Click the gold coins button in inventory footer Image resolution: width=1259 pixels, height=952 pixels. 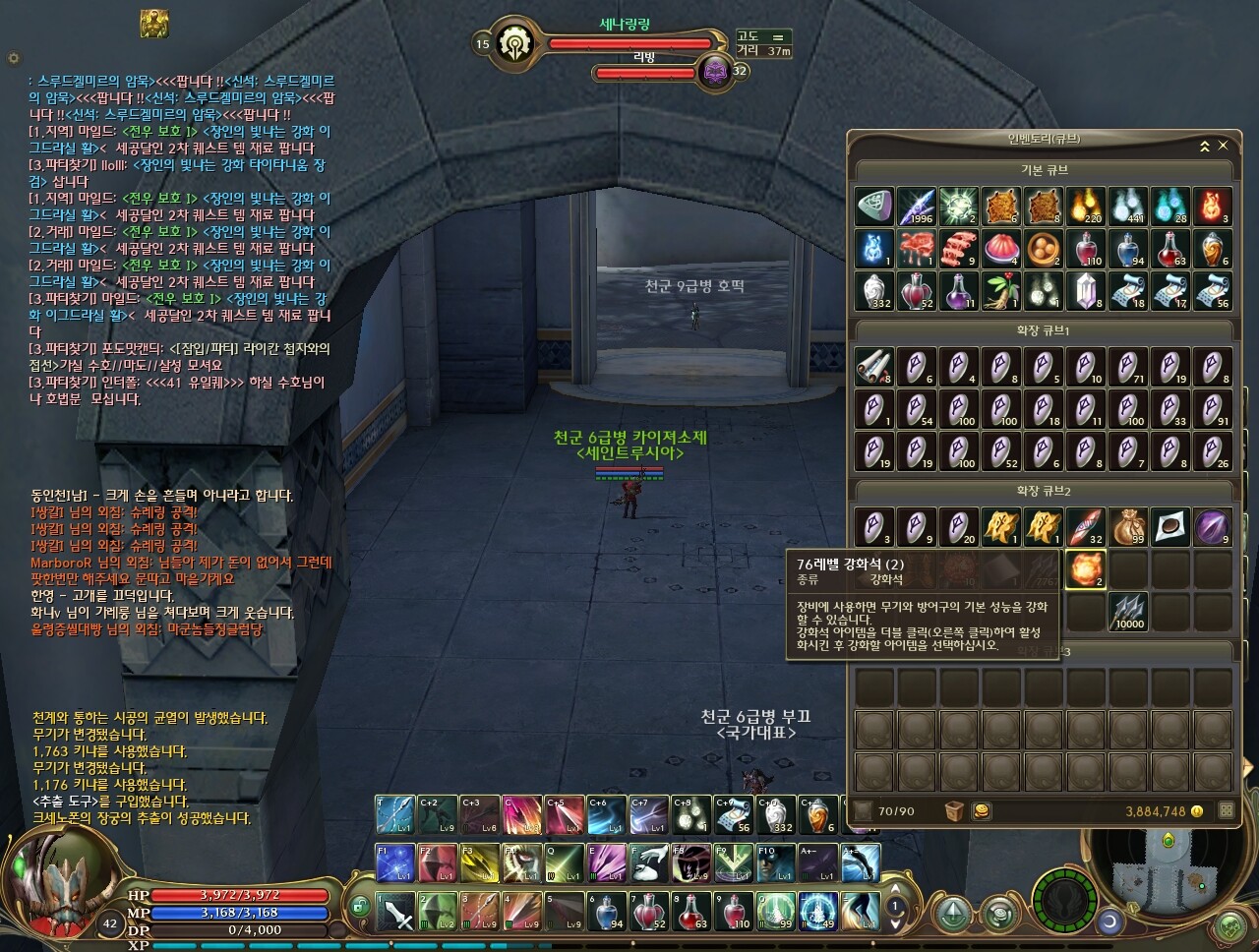point(981,811)
